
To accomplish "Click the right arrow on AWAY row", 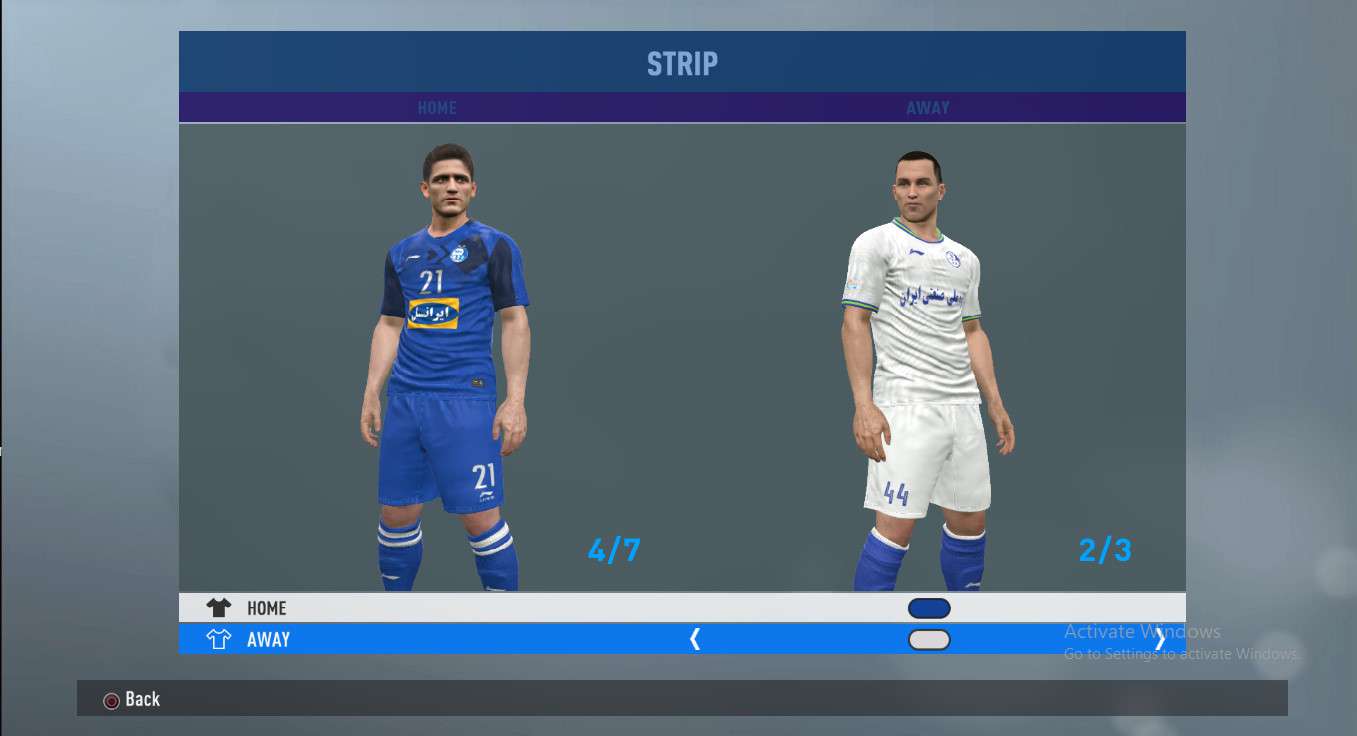I will tap(1160, 640).
